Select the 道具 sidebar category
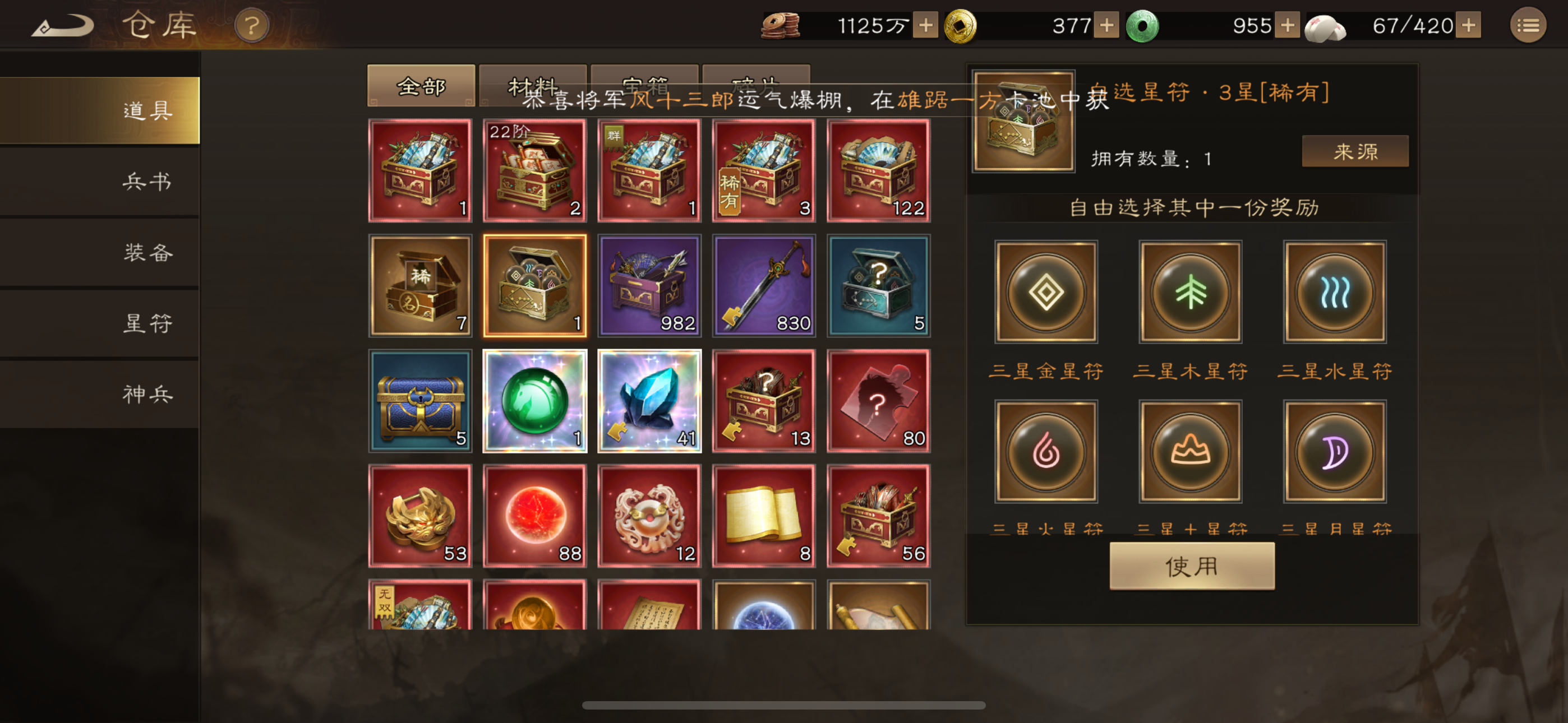Screen dimensions: 1568x723 pos(149,110)
